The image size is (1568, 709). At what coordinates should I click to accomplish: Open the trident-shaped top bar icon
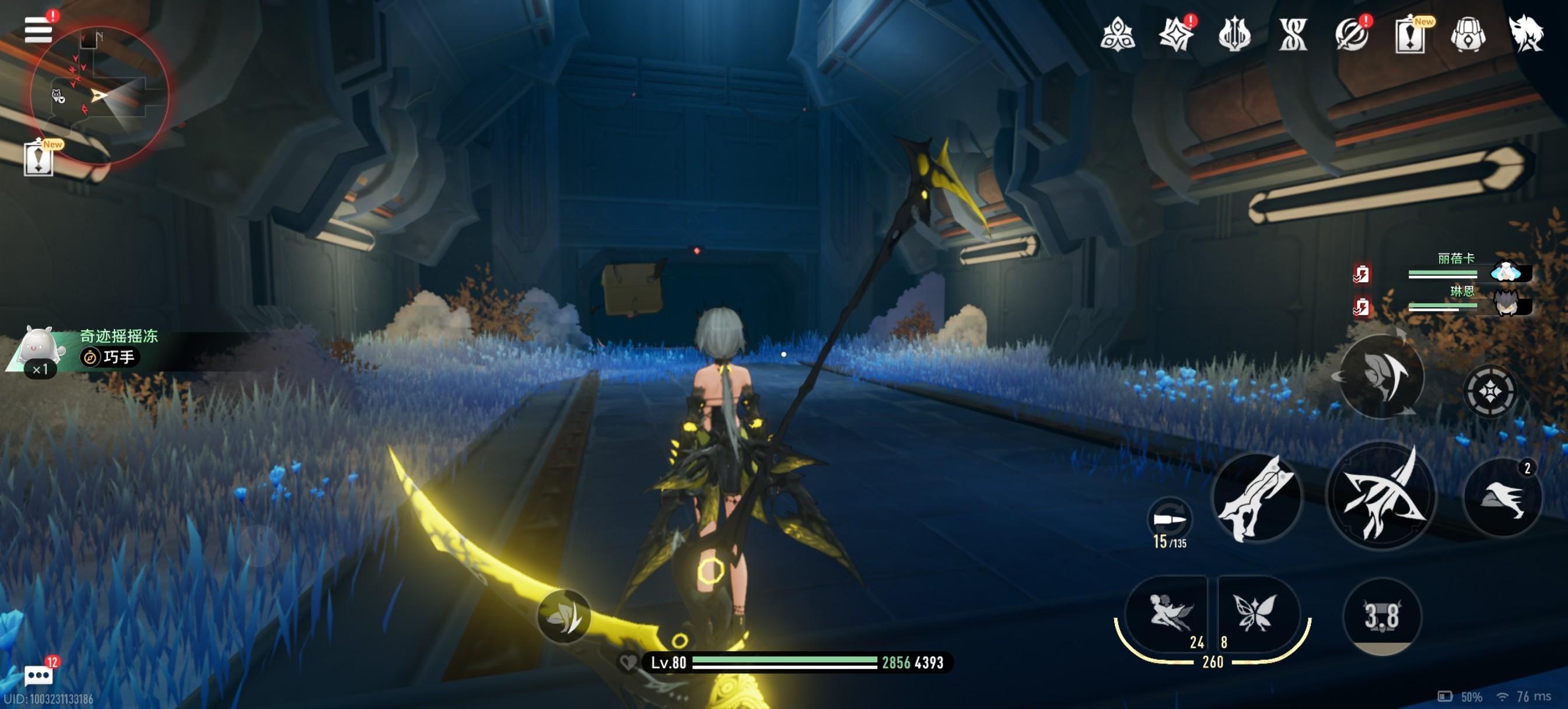(1234, 34)
